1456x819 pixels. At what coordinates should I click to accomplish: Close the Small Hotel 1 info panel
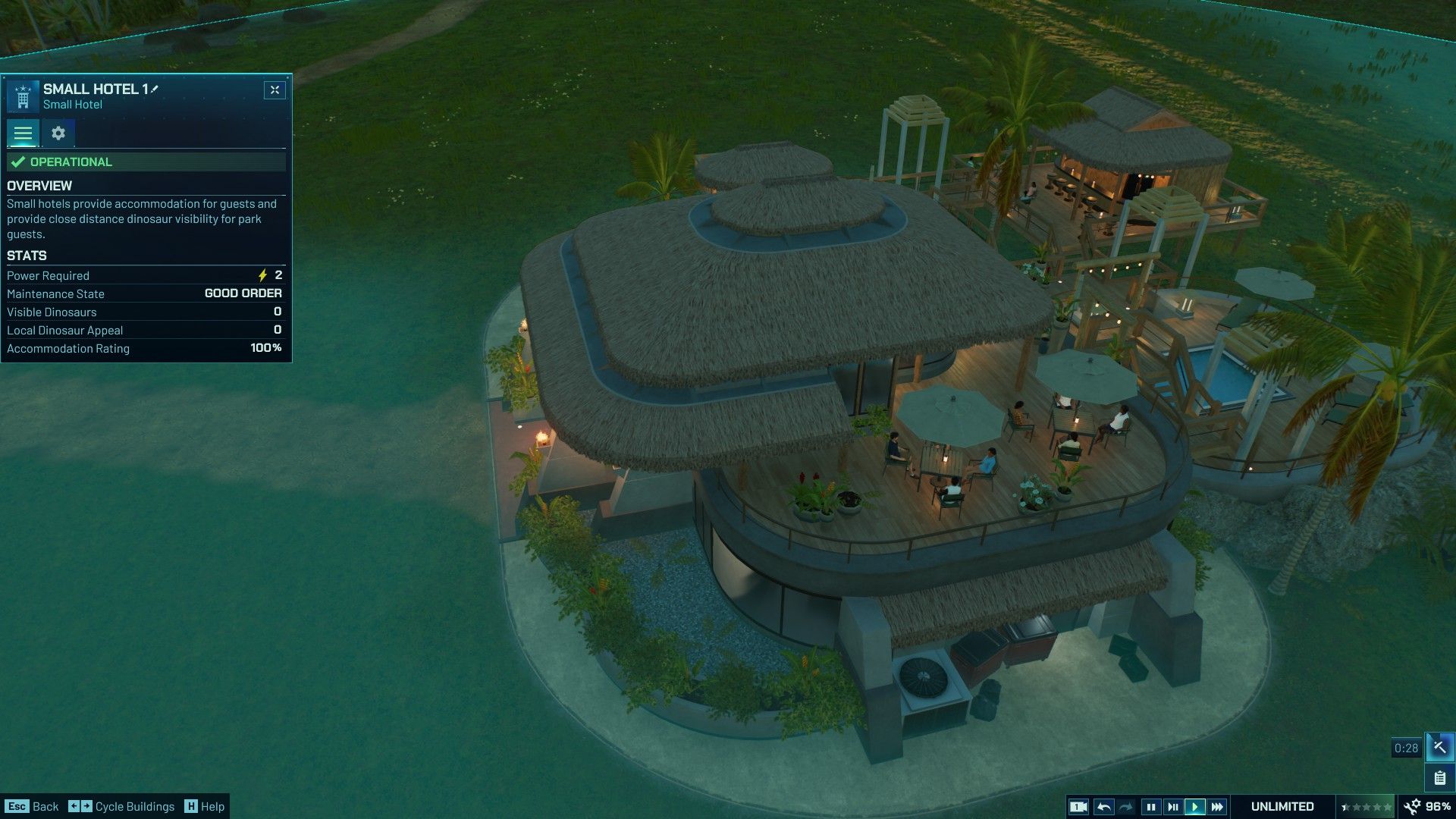(275, 90)
